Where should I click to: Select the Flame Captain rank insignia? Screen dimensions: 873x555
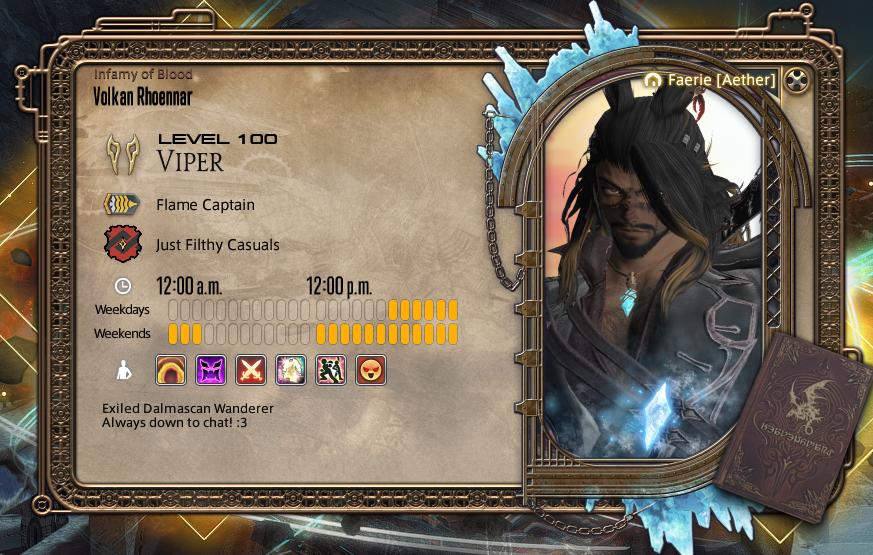coord(123,205)
